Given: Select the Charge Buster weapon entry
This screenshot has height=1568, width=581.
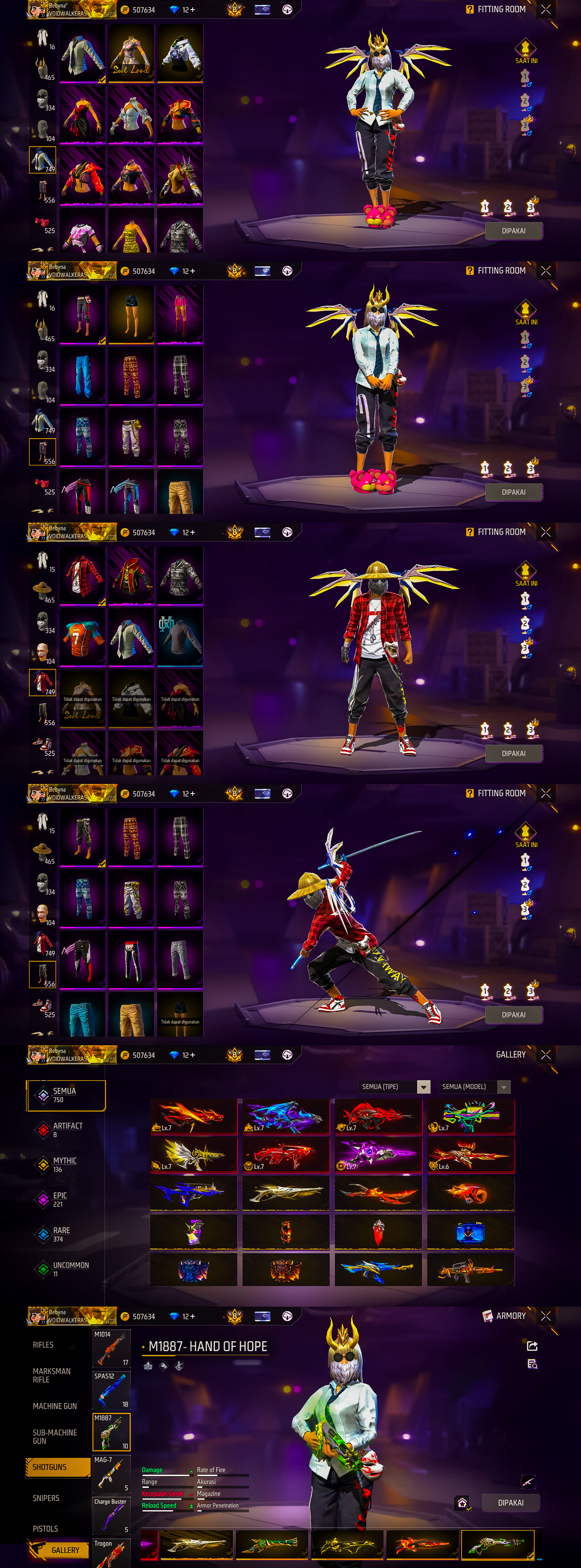Looking at the screenshot, I should (111, 1515).
